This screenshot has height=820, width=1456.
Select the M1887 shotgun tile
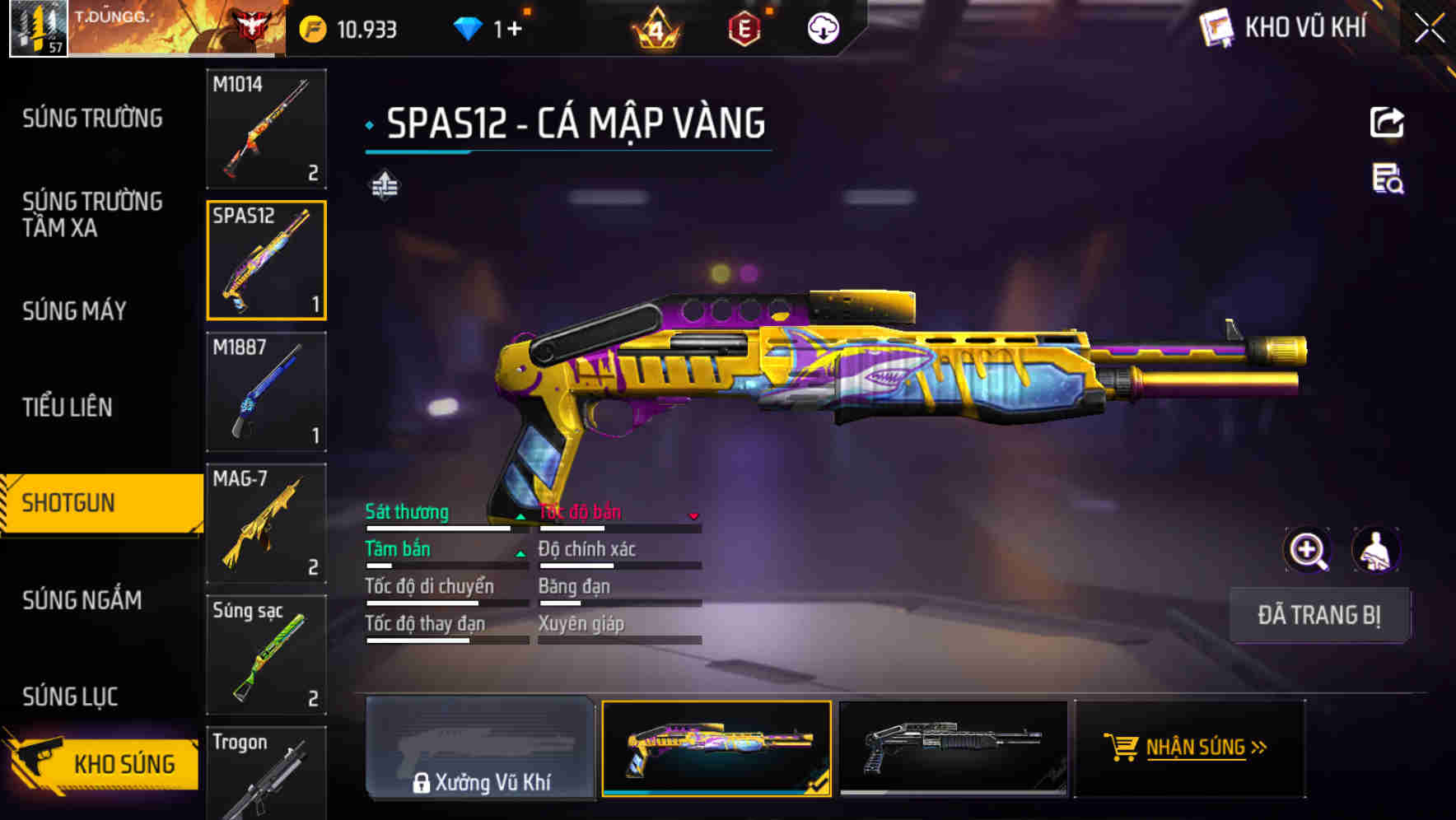266,391
